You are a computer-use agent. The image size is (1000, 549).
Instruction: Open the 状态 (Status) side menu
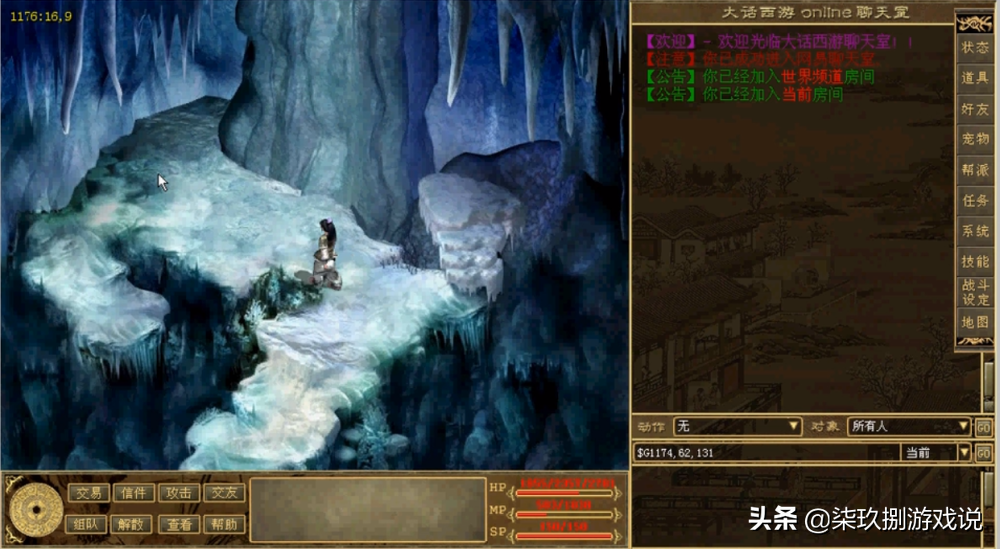pos(975,48)
